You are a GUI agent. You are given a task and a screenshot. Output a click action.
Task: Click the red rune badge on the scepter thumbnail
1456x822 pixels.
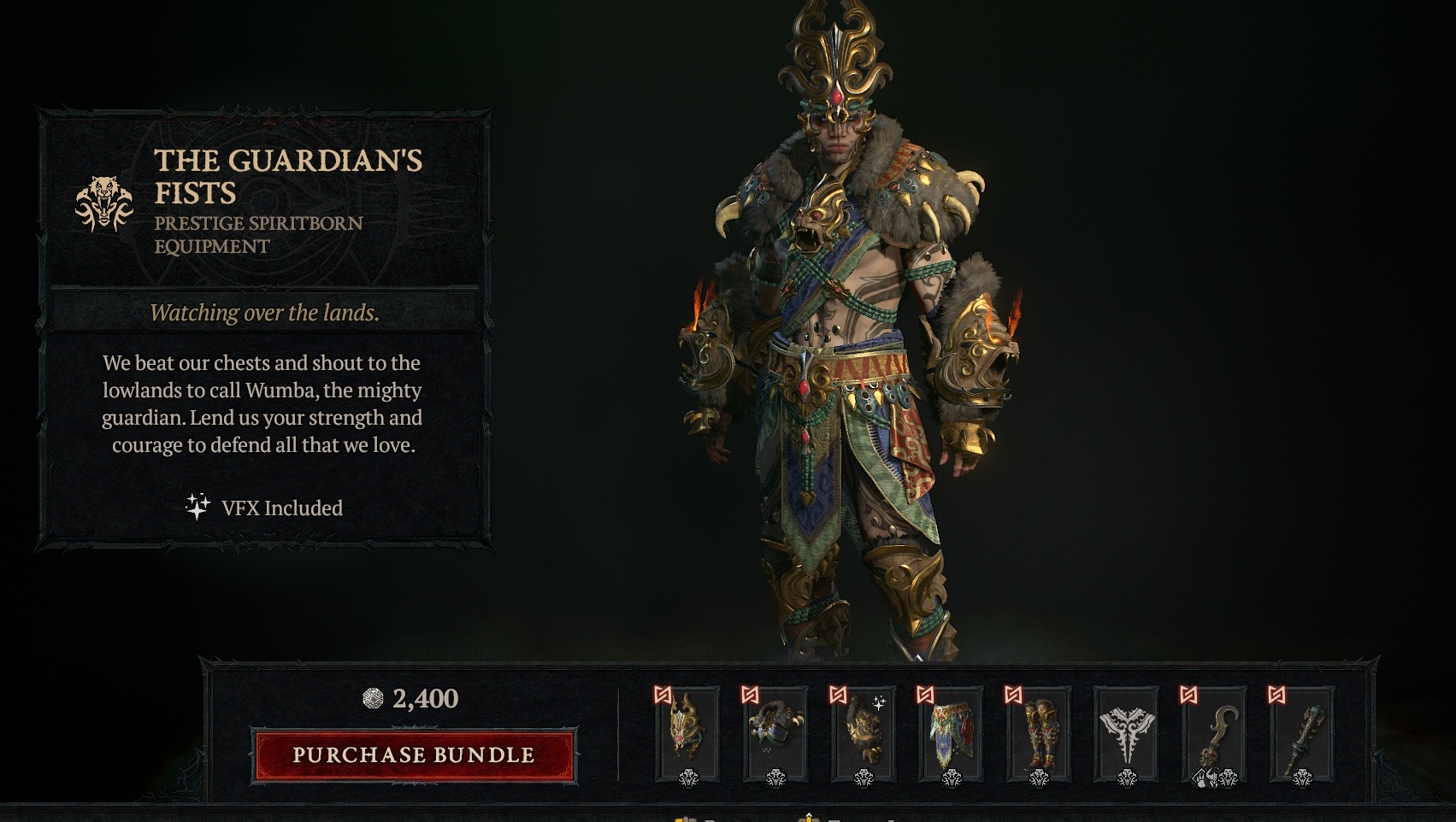(x=1275, y=694)
